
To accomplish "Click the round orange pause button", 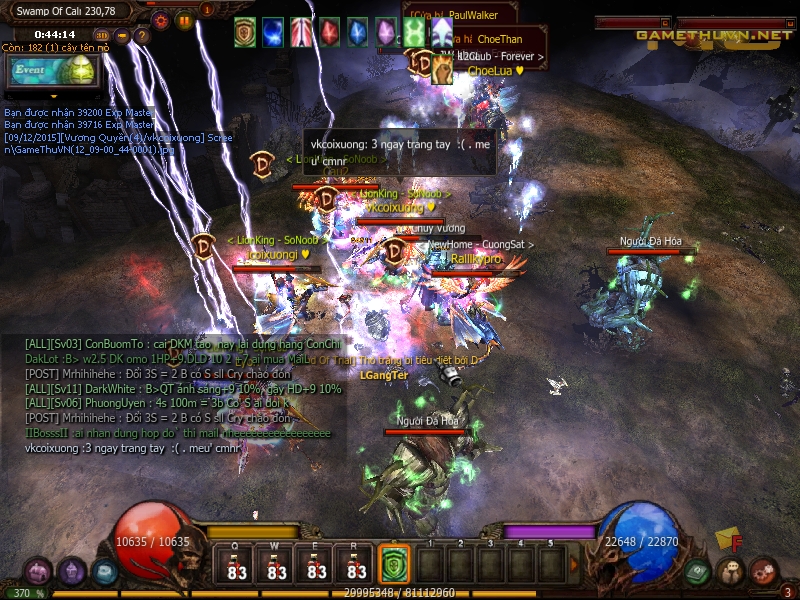I will [x=184, y=20].
